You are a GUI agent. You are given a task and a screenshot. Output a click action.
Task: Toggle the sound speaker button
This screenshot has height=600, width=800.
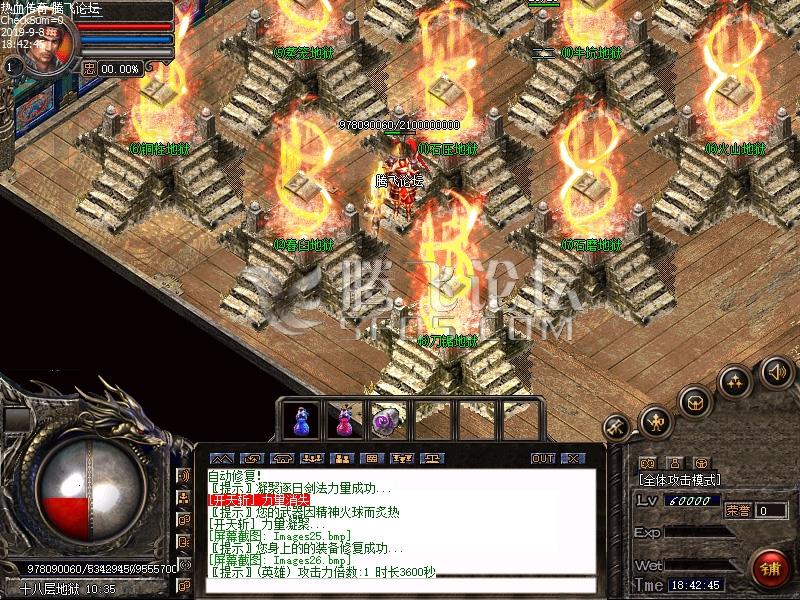[x=777, y=372]
